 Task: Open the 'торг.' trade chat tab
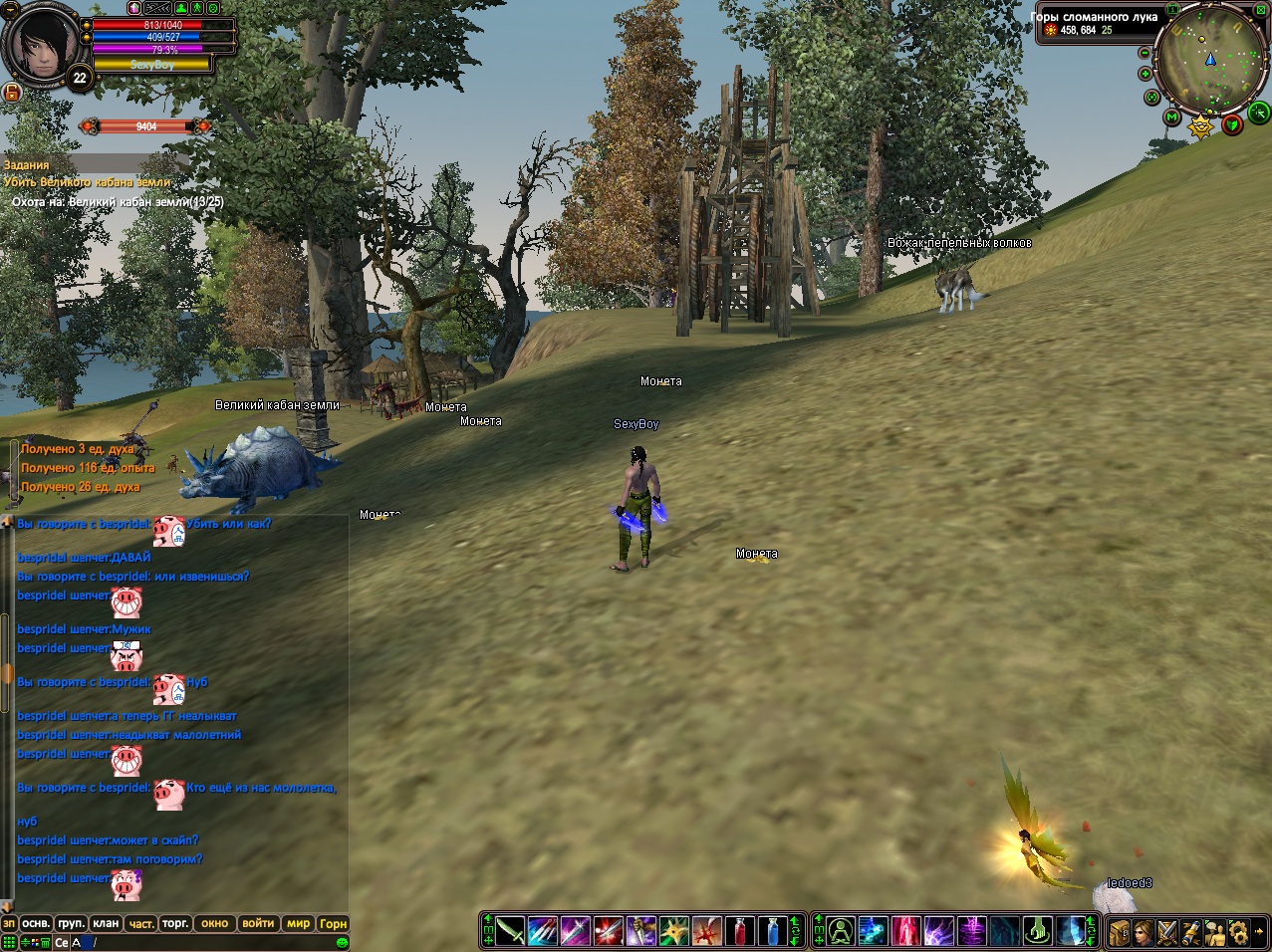tap(175, 923)
